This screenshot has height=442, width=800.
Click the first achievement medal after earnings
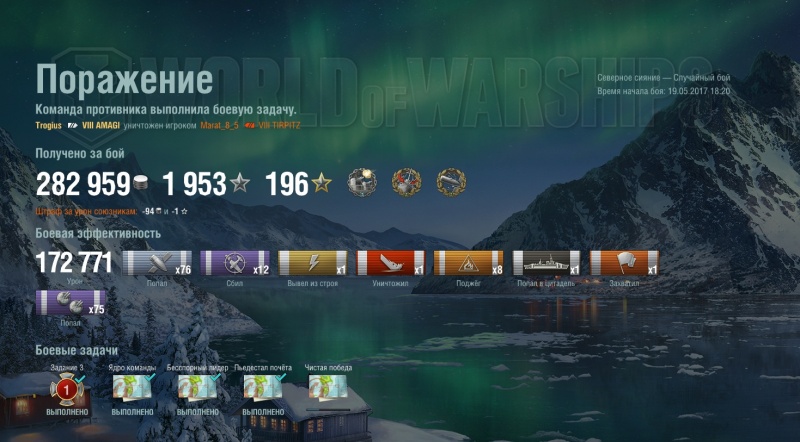(361, 184)
